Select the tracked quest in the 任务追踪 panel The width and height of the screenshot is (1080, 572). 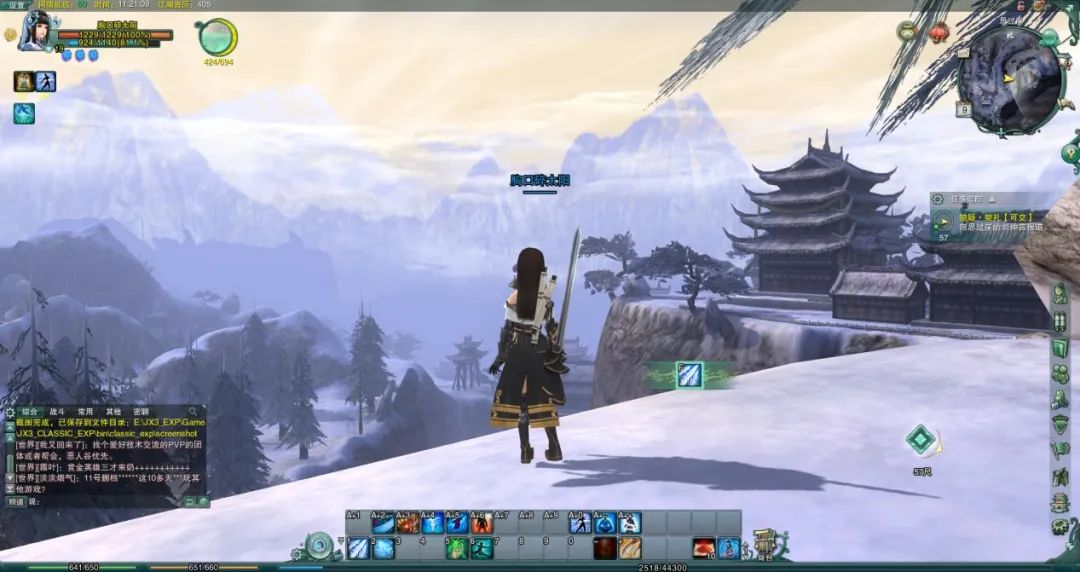[x=989, y=220]
